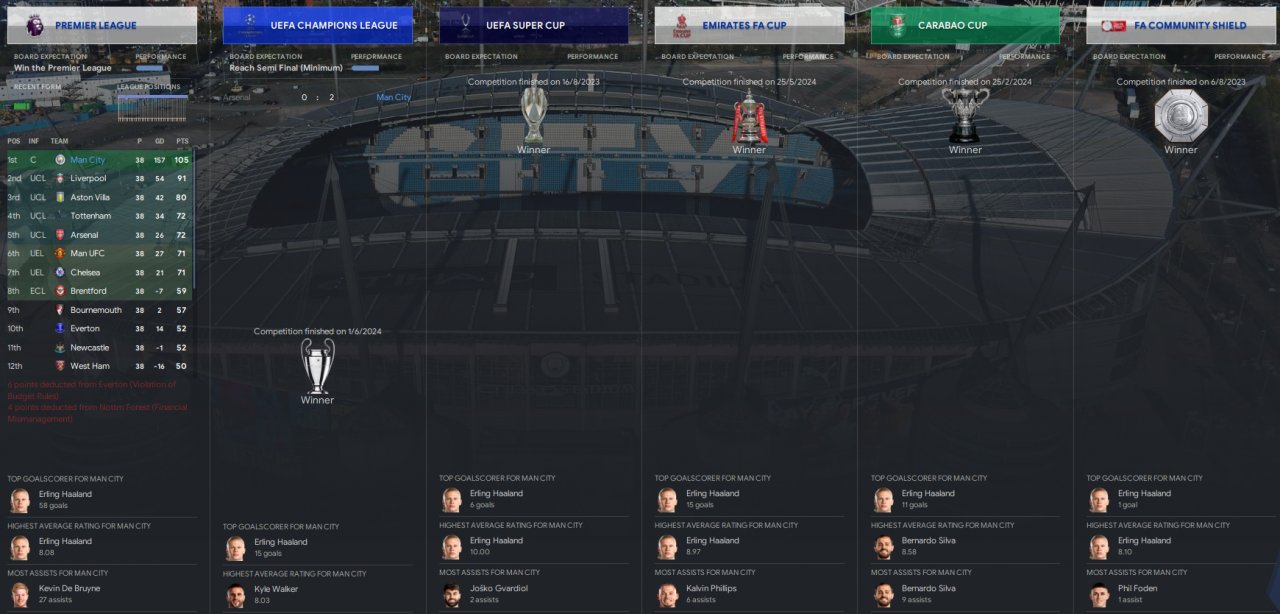
Task: Click West Ham in the league table
Action: pos(90,366)
